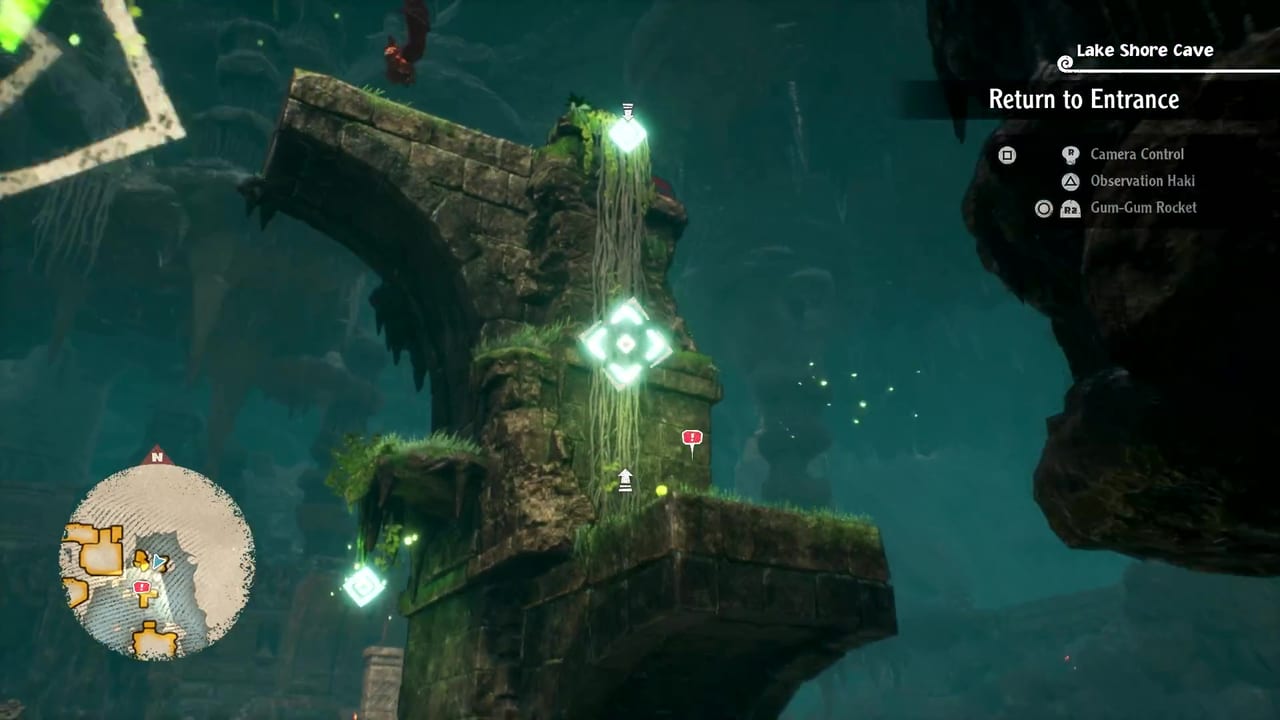
Task: Click the Square button icon on the right panel
Action: coord(1007,154)
